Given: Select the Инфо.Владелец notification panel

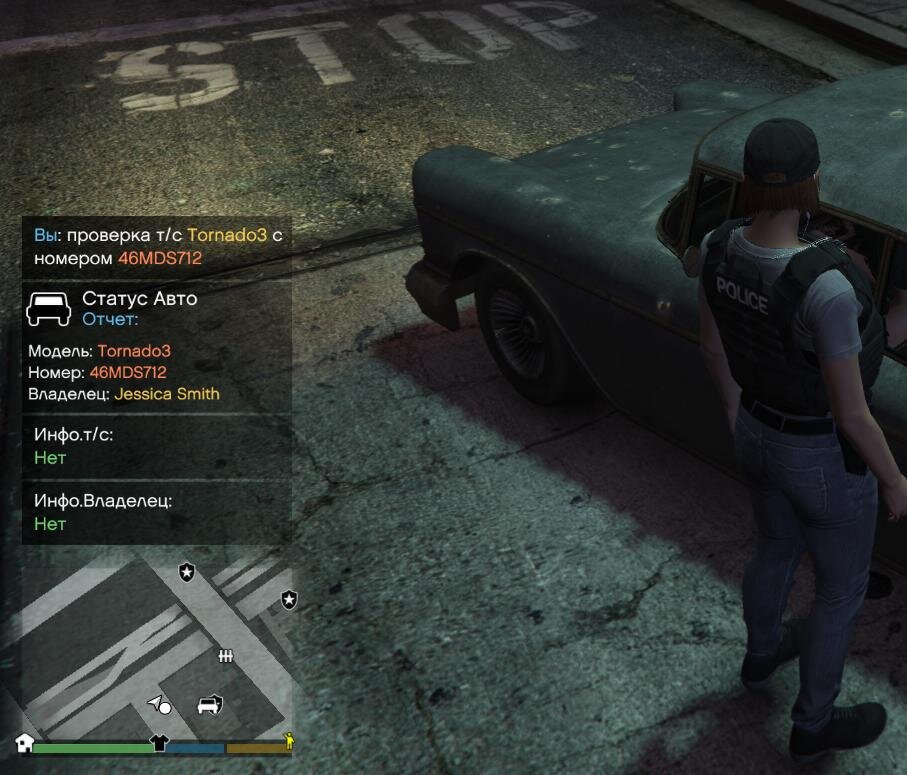Looking at the screenshot, I should click(x=156, y=512).
